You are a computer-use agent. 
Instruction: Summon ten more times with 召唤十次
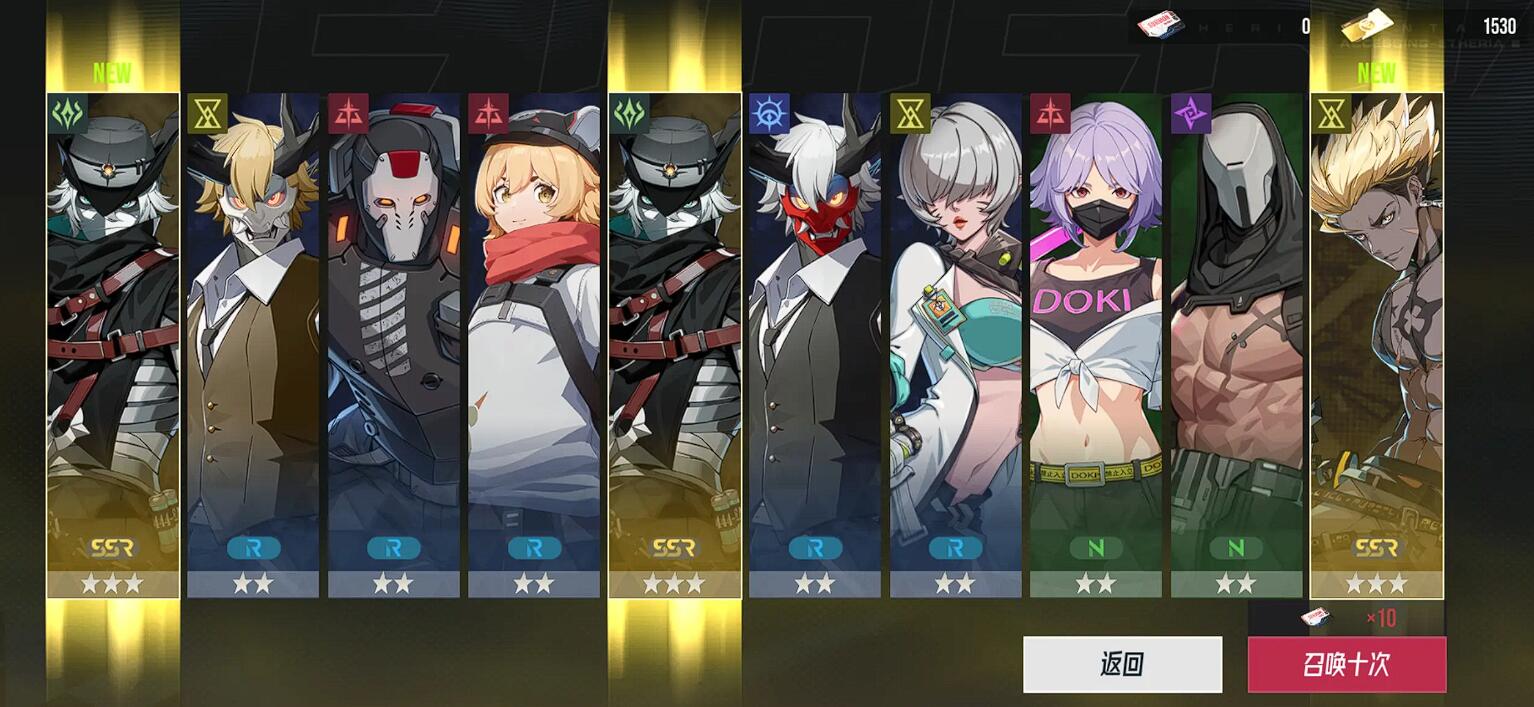point(1346,664)
